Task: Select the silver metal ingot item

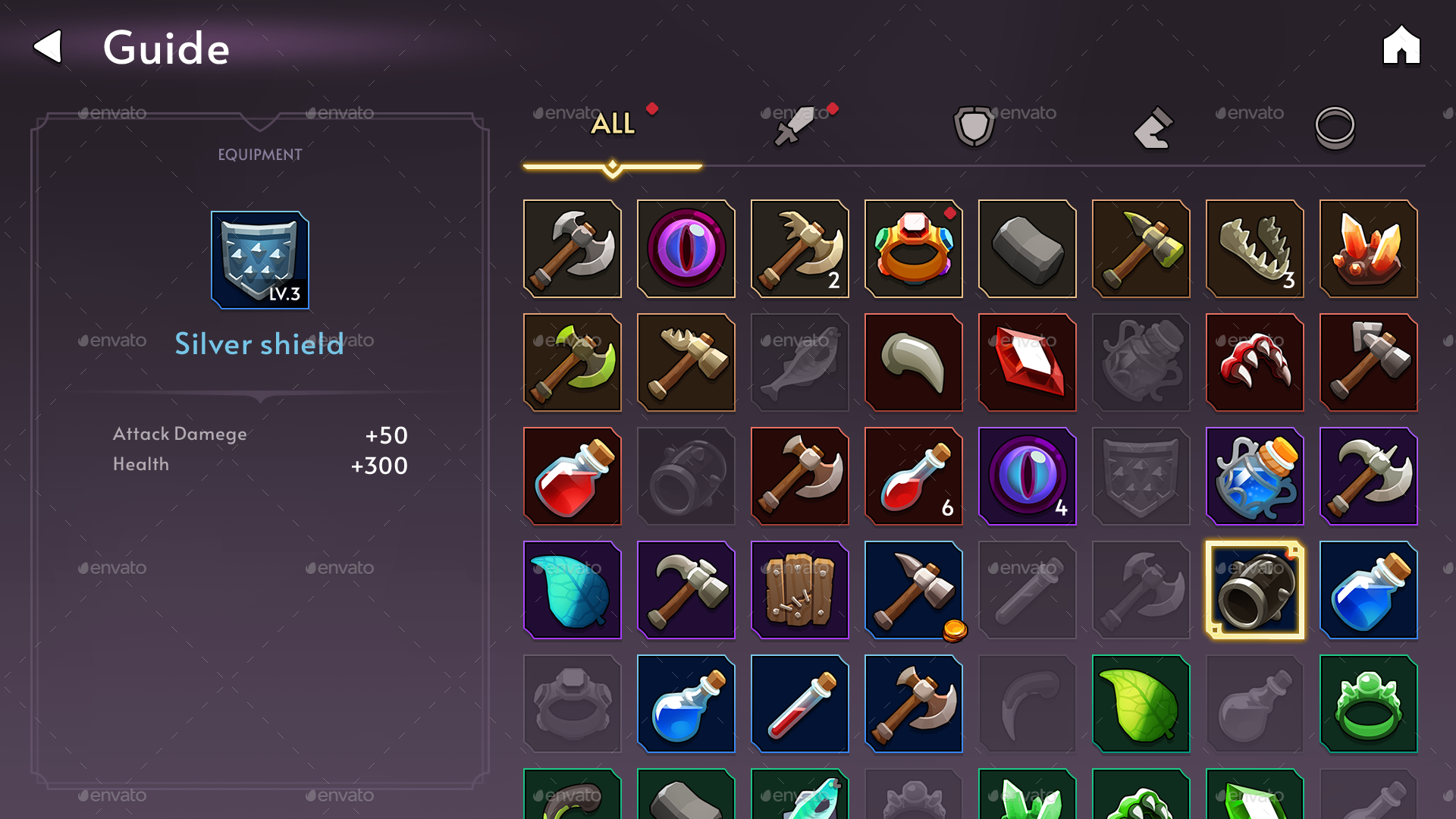Action: coord(1028,249)
